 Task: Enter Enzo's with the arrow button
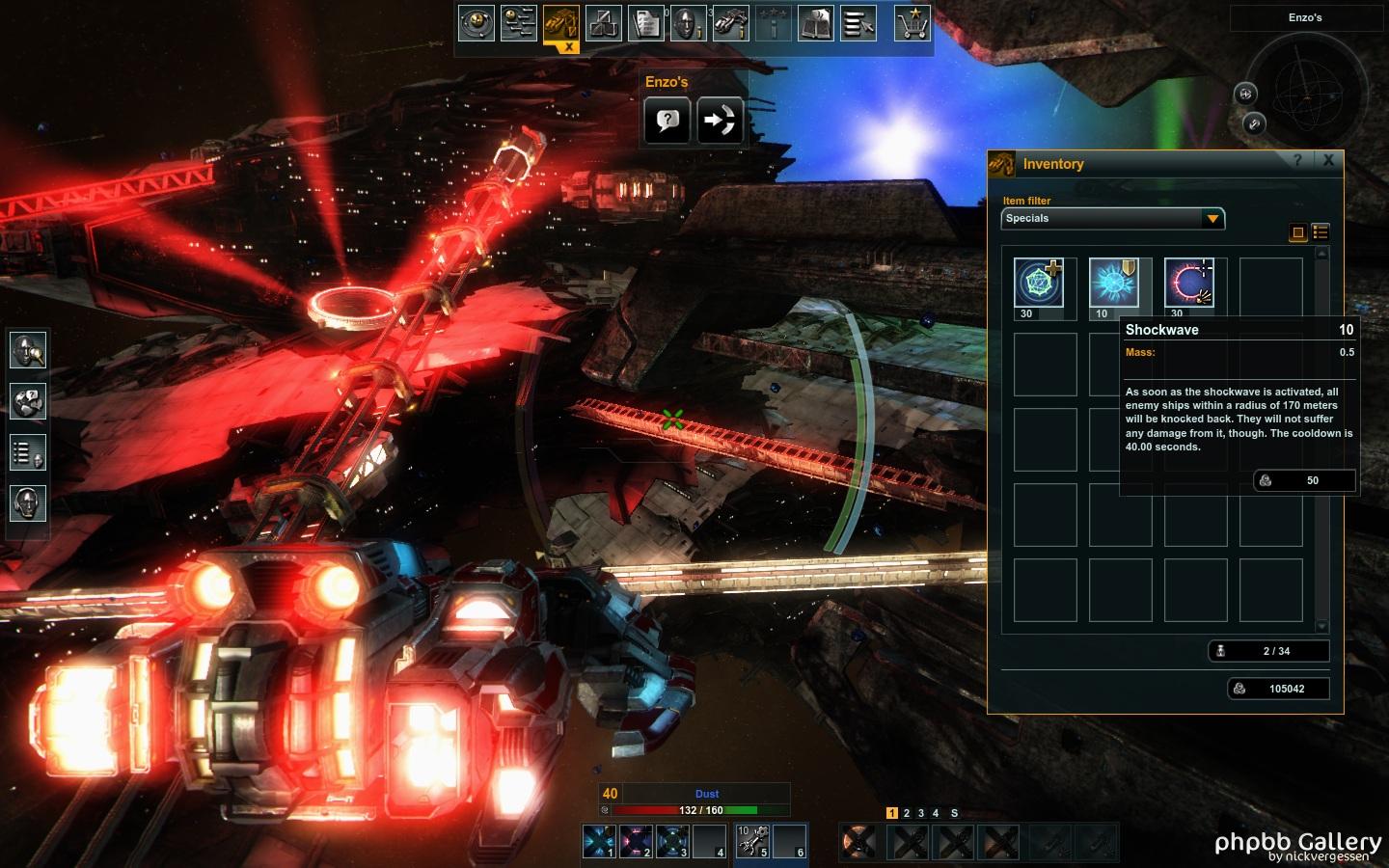pyautogui.click(x=720, y=121)
